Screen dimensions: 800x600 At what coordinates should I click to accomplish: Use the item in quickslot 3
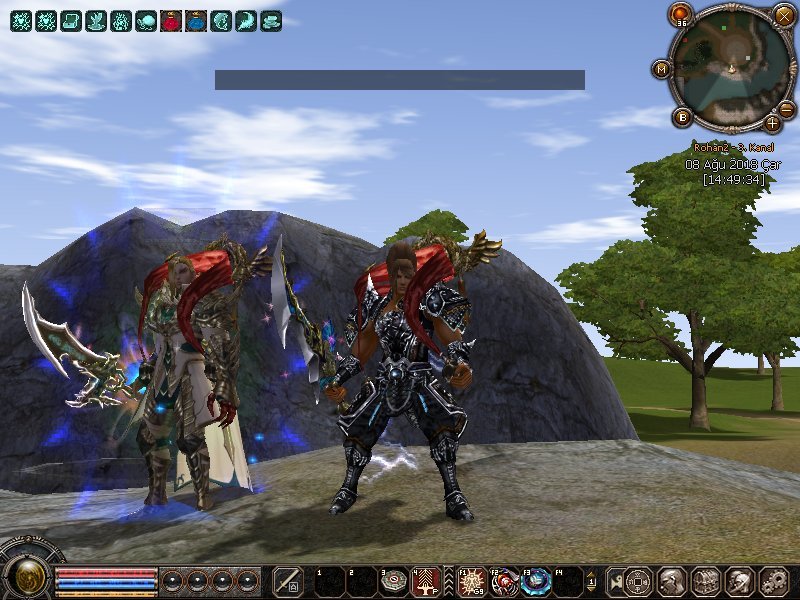tap(394, 581)
